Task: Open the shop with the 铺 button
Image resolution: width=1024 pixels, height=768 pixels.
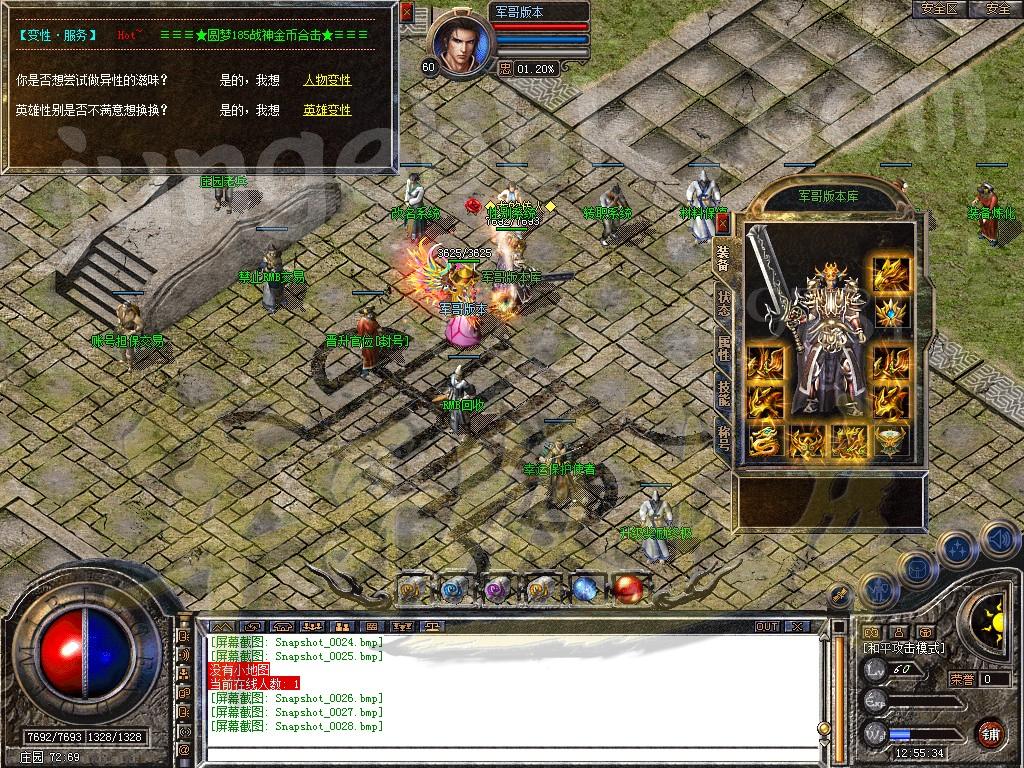Action: tap(990, 732)
